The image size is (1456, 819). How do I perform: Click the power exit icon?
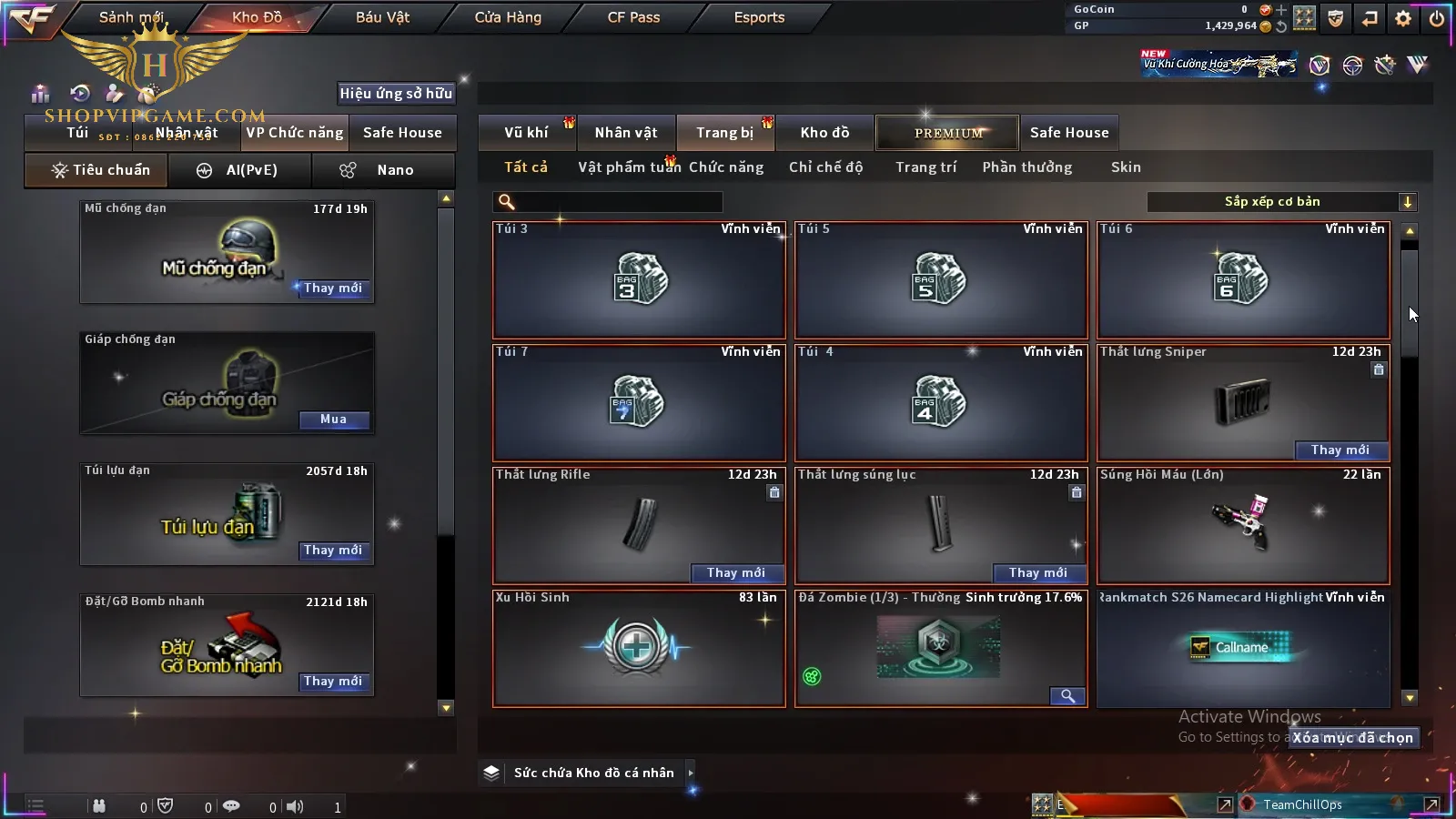click(x=1437, y=18)
